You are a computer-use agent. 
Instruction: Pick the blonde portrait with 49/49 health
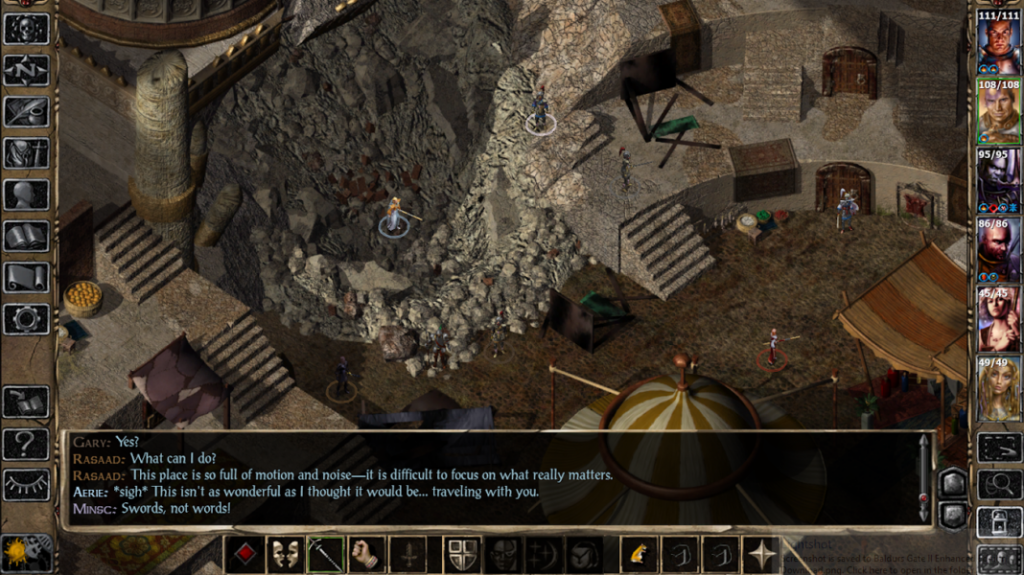[x=999, y=388]
